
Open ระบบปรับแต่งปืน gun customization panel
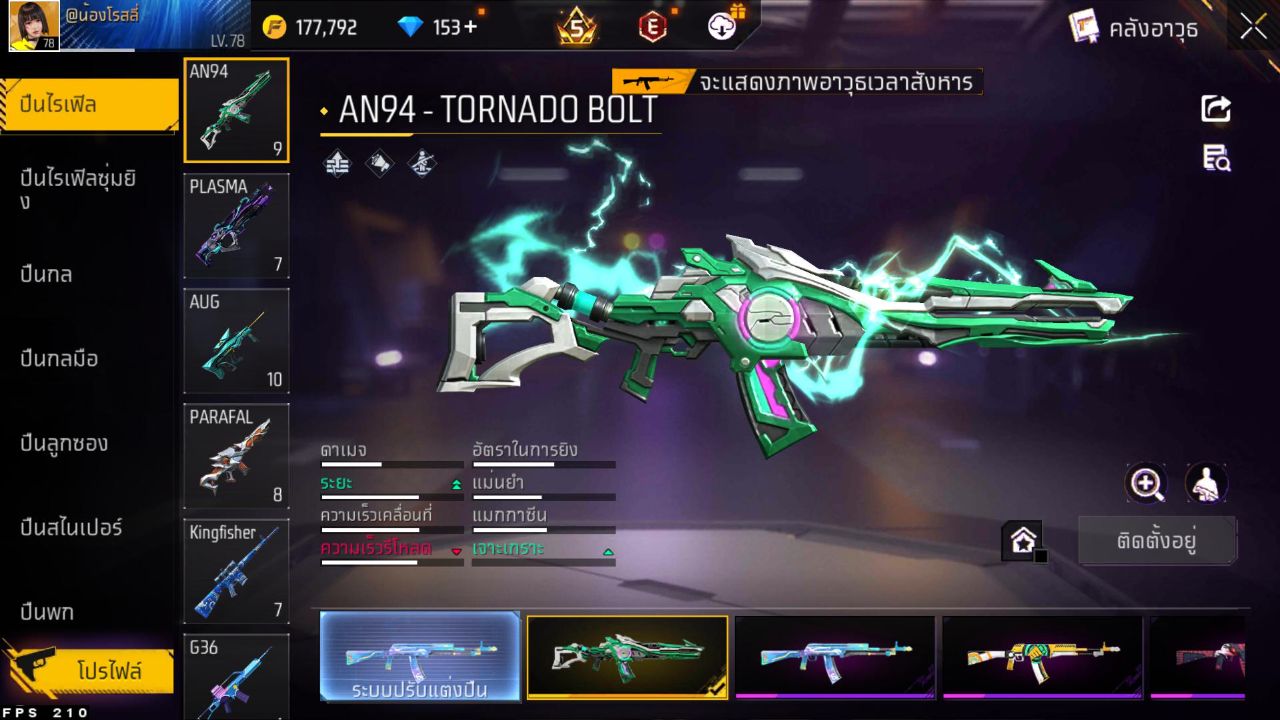coord(420,658)
